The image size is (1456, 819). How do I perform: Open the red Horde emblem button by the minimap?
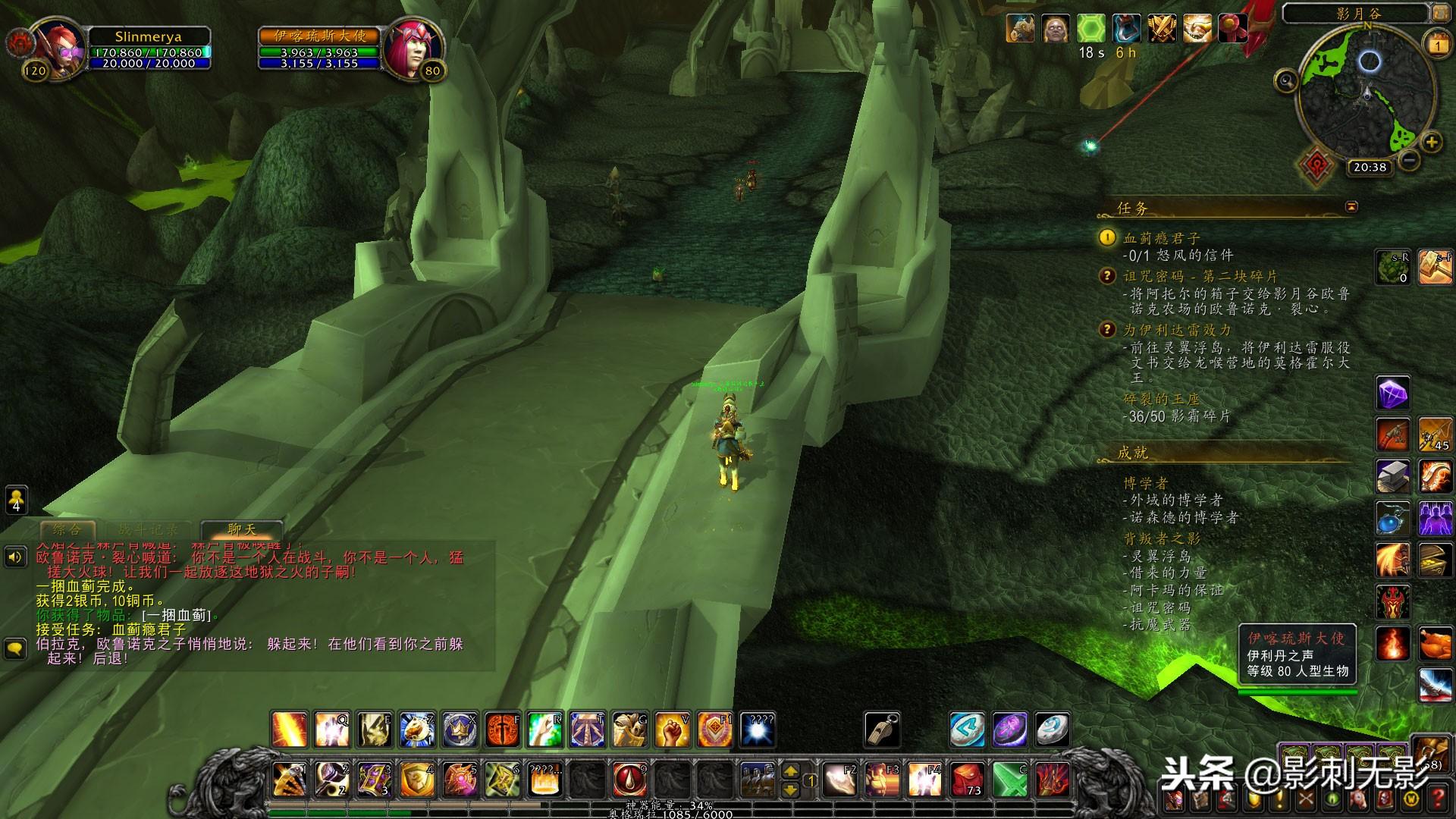point(1316,165)
